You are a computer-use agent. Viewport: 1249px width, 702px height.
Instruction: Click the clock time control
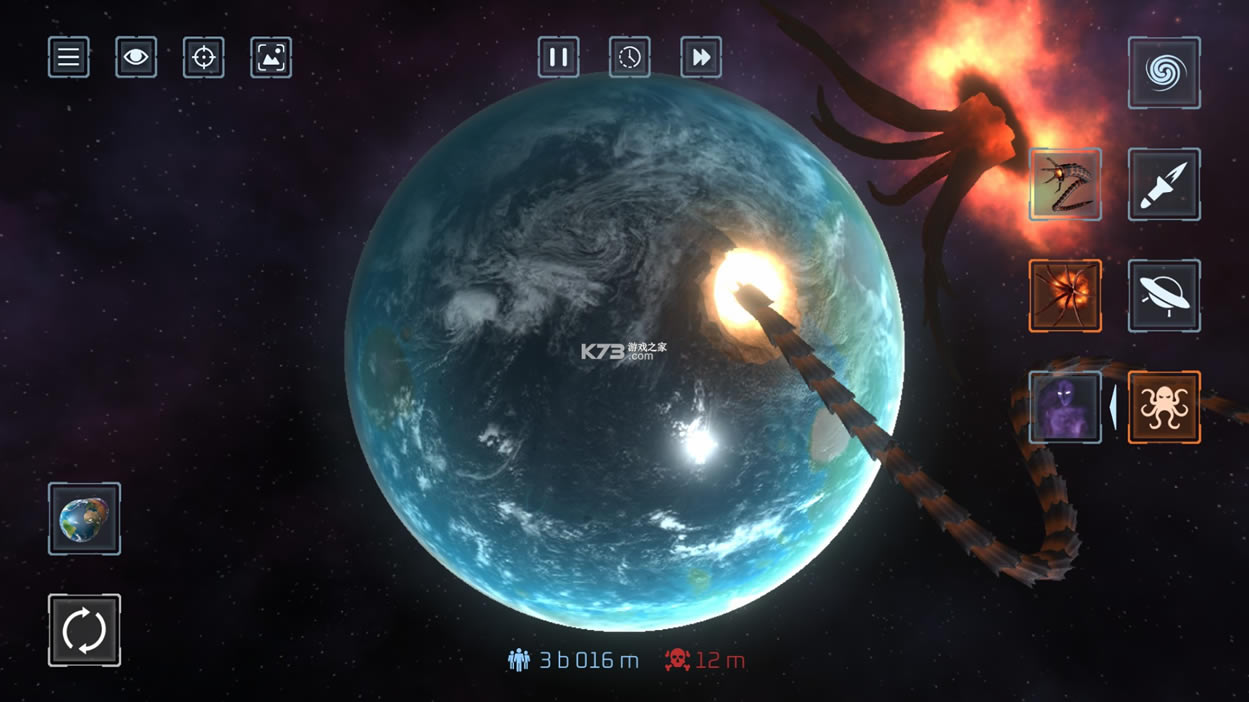tap(630, 57)
